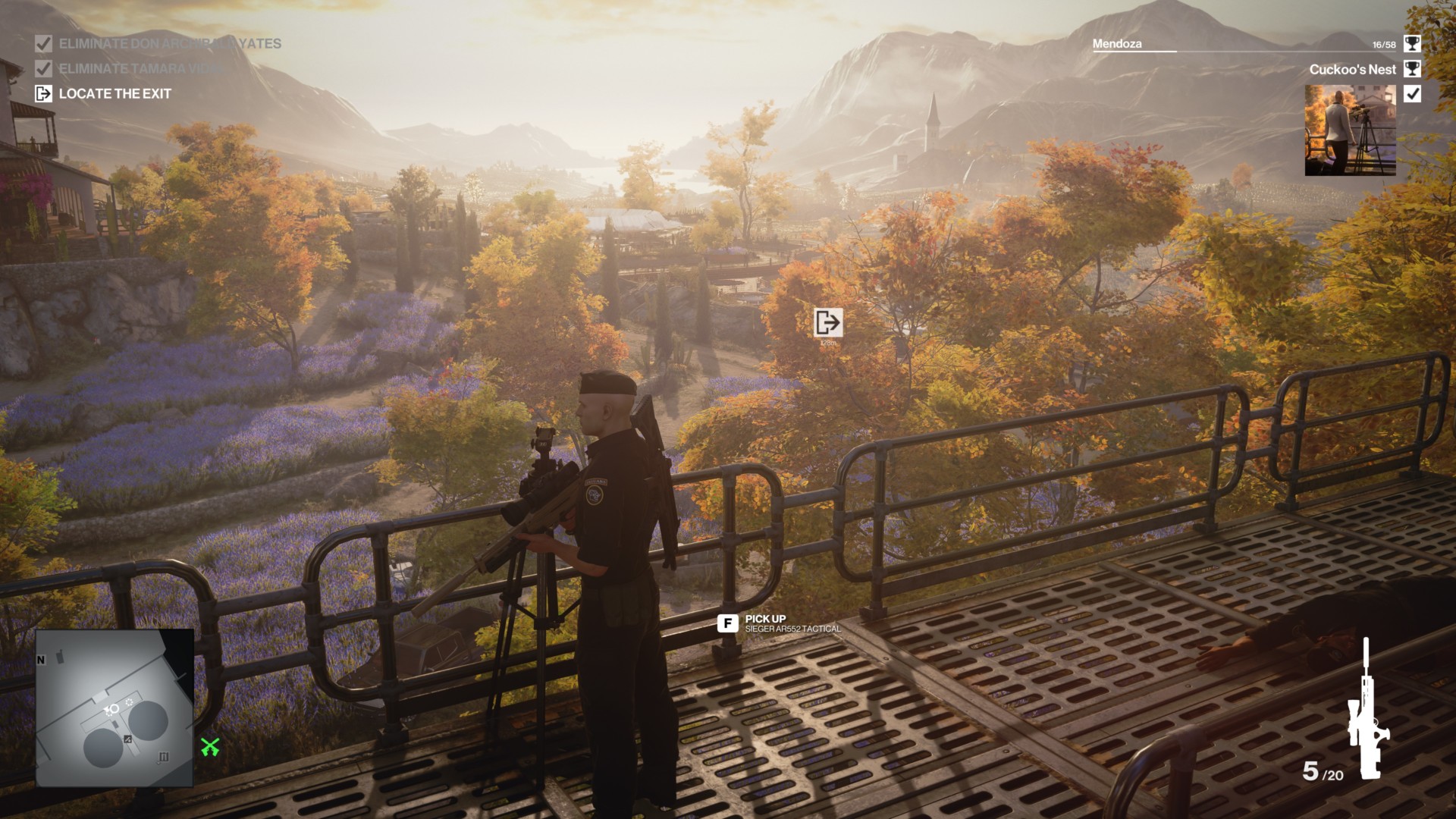
Task: Select the Cuckoo's Nest trophy icon
Action: click(1412, 69)
